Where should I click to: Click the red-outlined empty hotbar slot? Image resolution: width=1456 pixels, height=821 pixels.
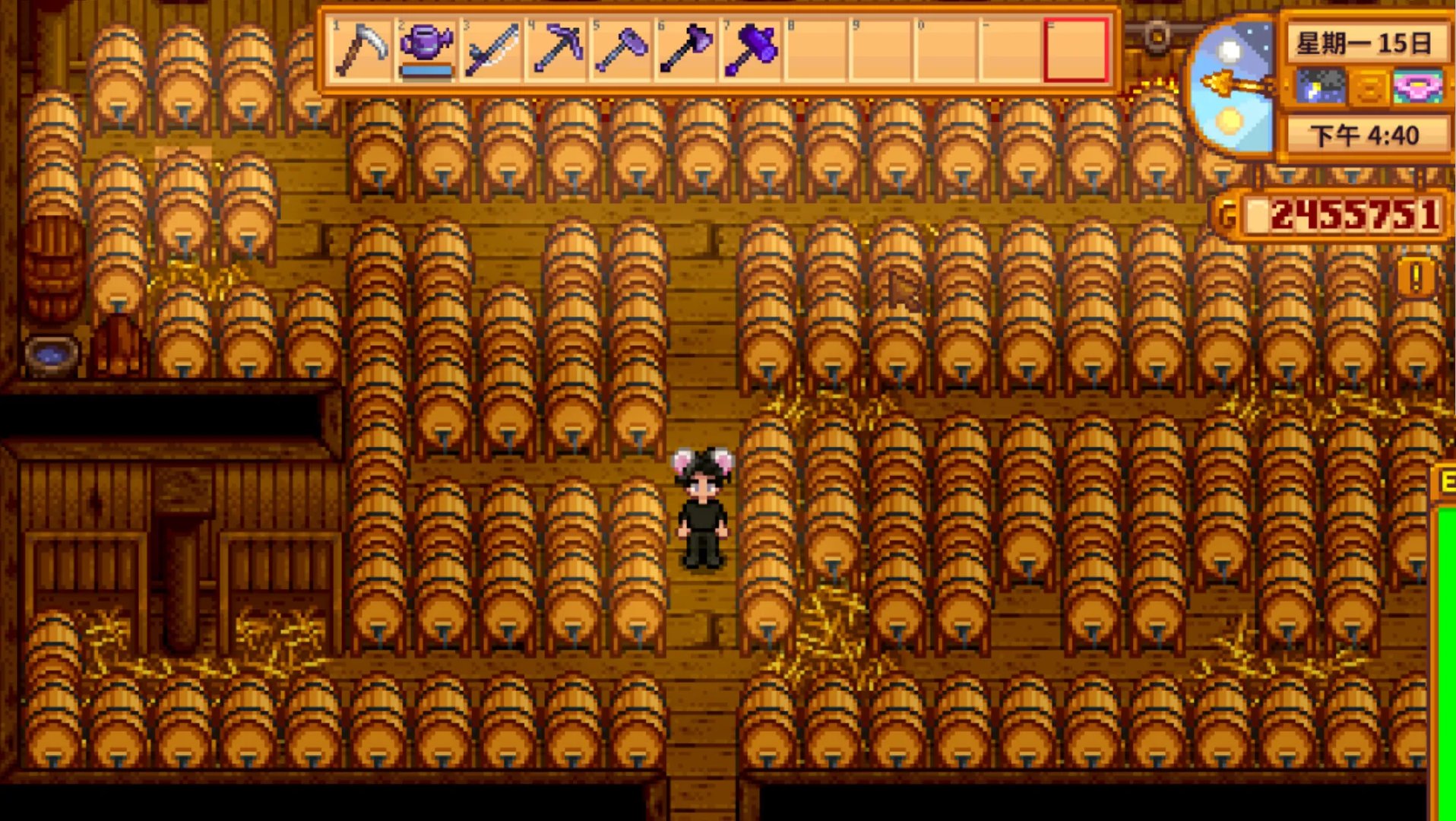[x=1076, y=49]
